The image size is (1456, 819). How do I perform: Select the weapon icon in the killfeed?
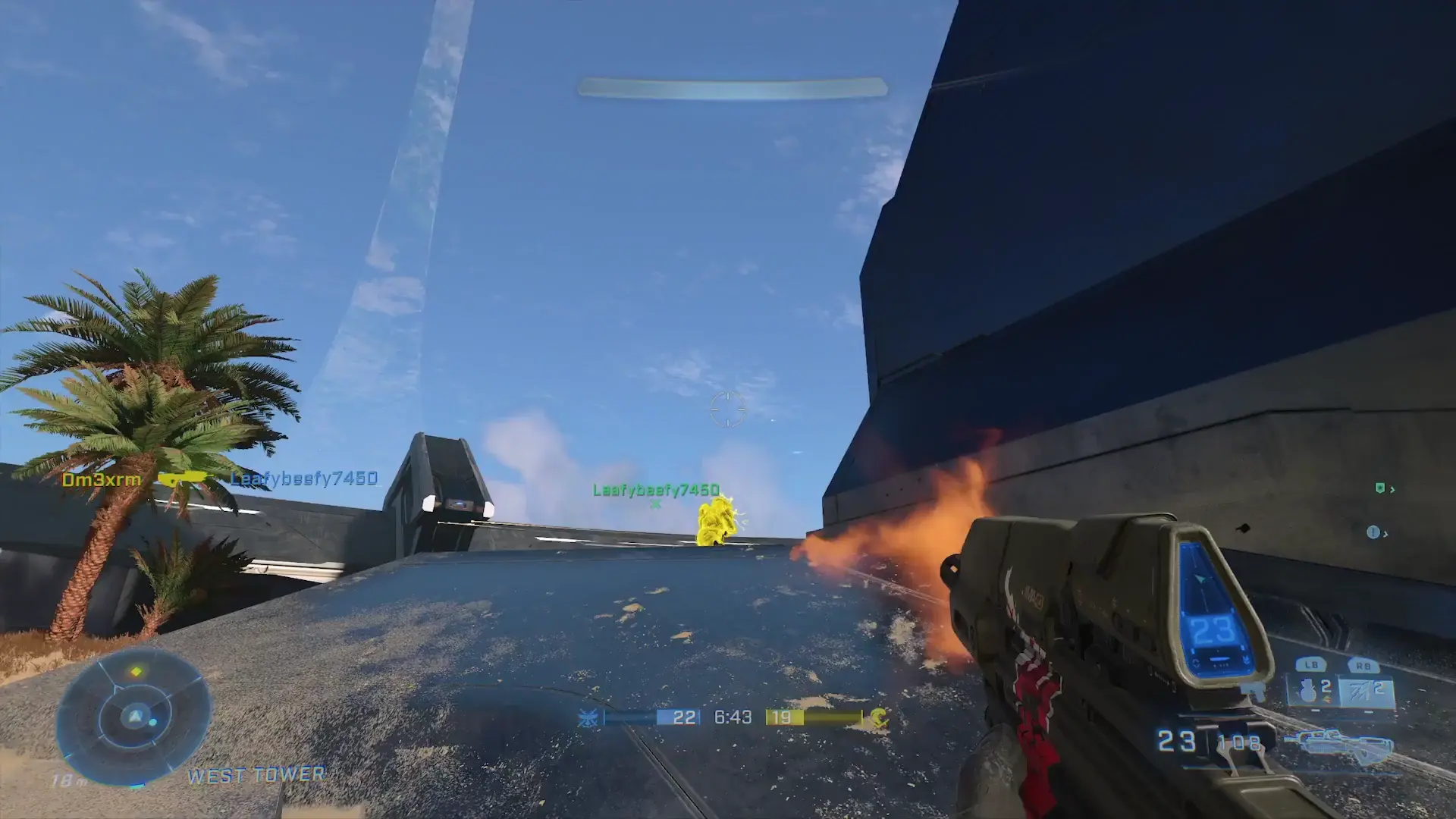(x=182, y=479)
